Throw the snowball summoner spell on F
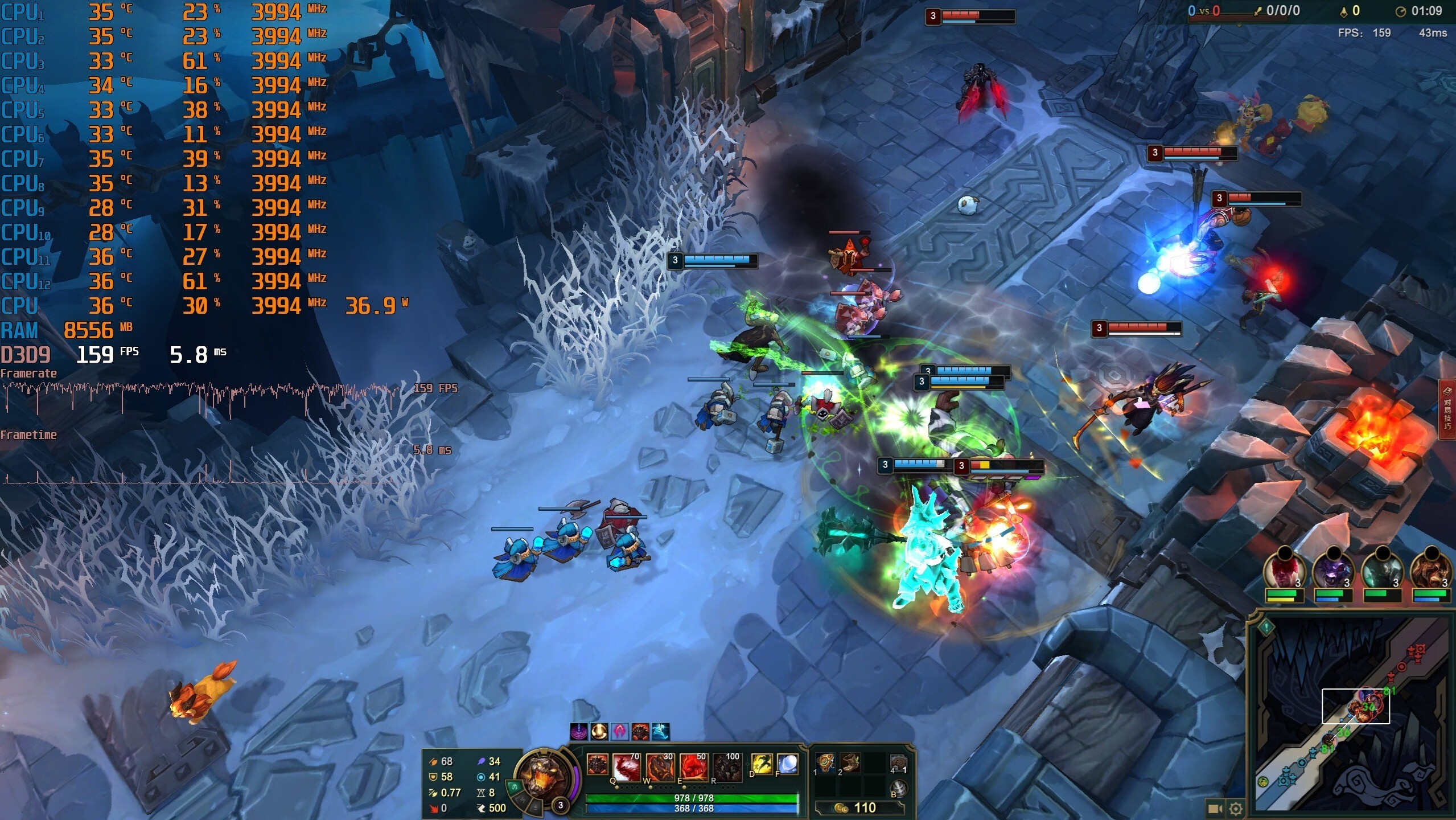Screen dimensions: 1456x820 tap(787, 764)
